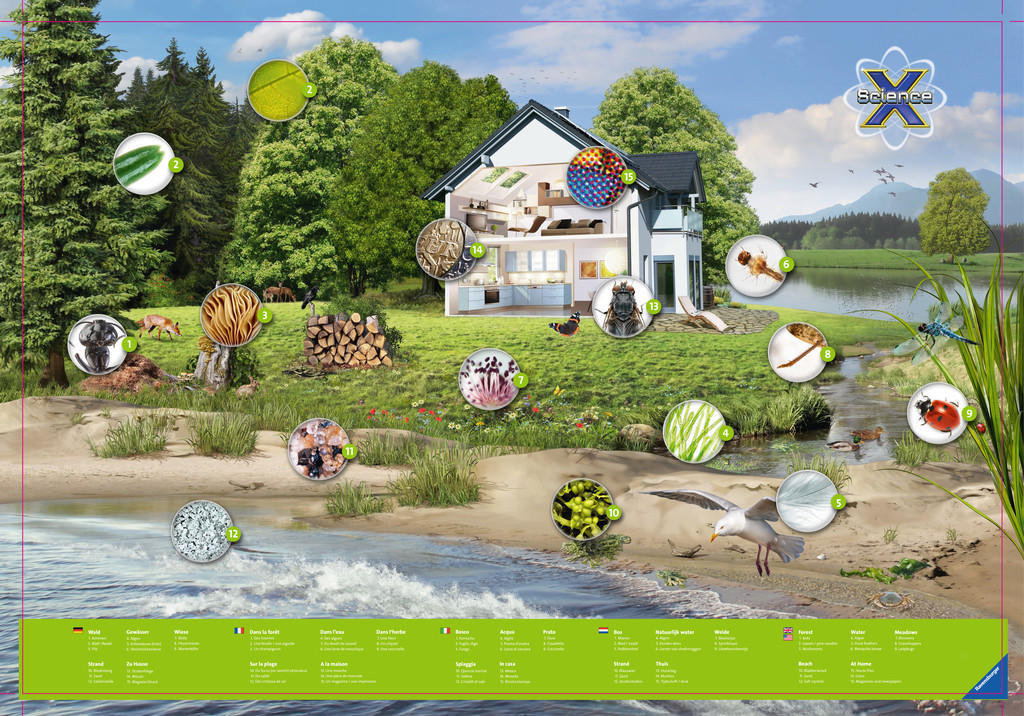Screen dimensions: 1024x716
Task: Choose the dust fibres marker numbered 14
Action: coord(446,249)
